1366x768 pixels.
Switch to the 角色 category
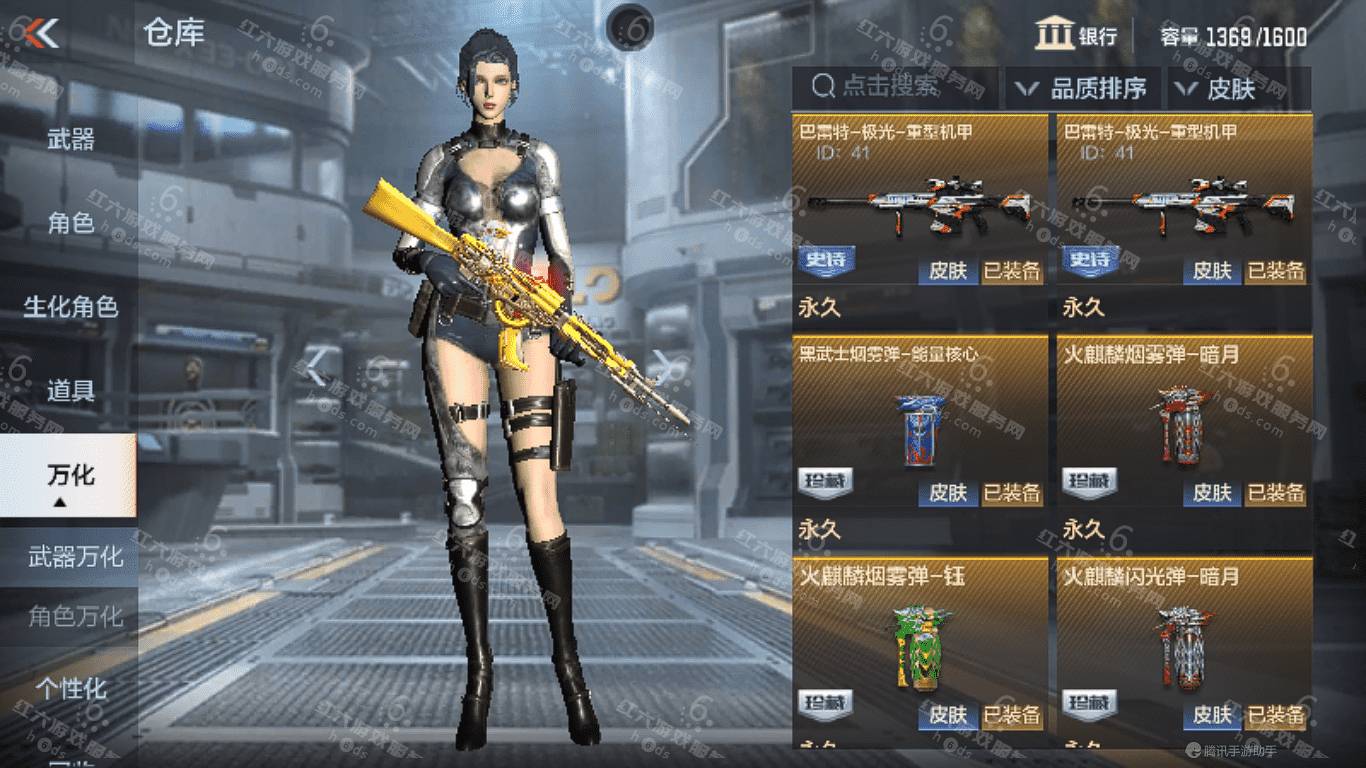(x=70, y=223)
